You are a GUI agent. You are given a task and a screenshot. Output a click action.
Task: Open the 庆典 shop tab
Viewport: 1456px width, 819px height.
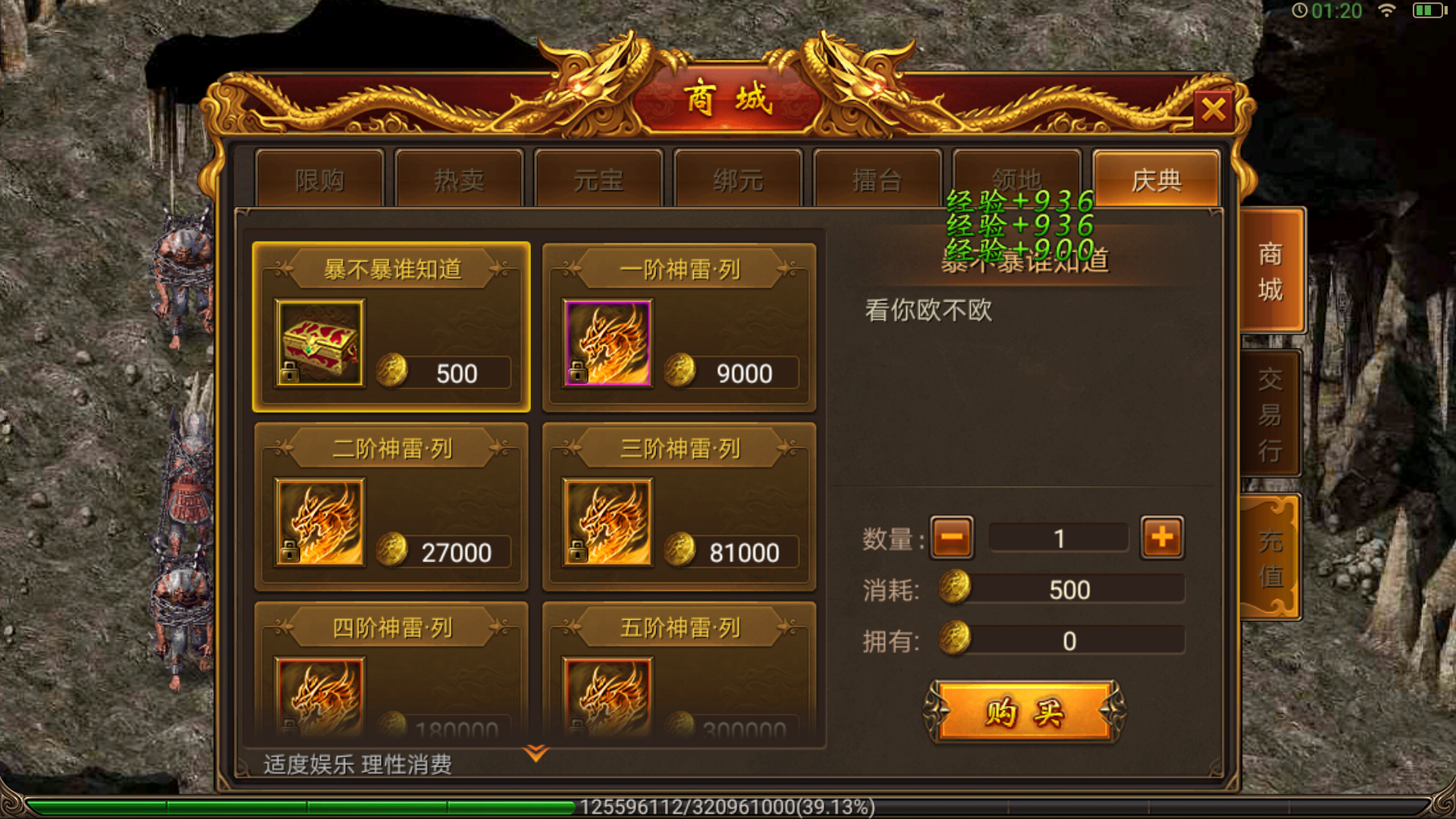tap(1156, 180)
